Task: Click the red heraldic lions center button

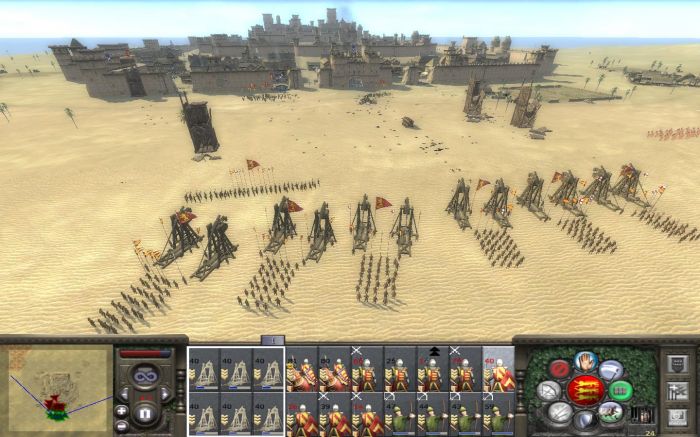Action: (585, 390)
